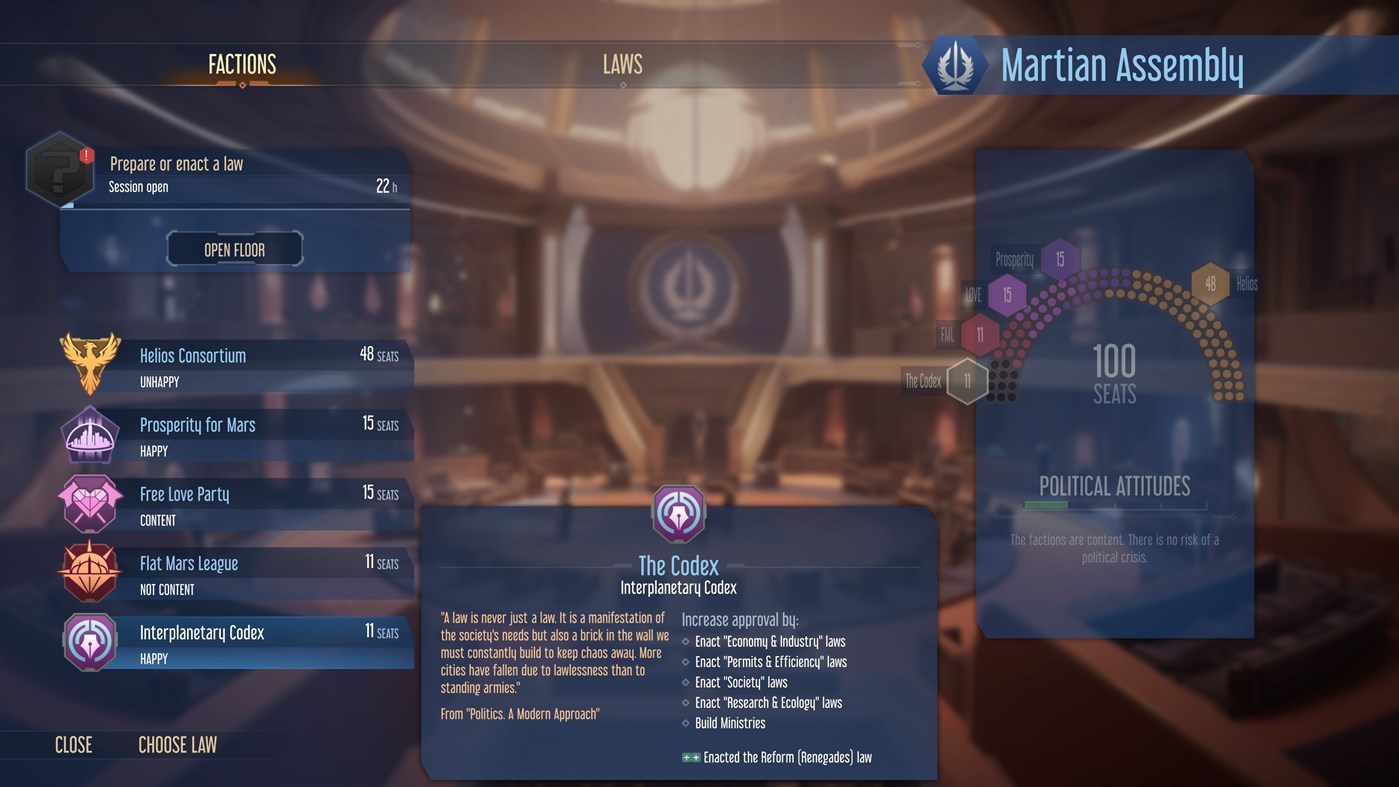Click the Flat Mars League faction emblem
Screen dimensions: 1399x787
click(90, 571)
